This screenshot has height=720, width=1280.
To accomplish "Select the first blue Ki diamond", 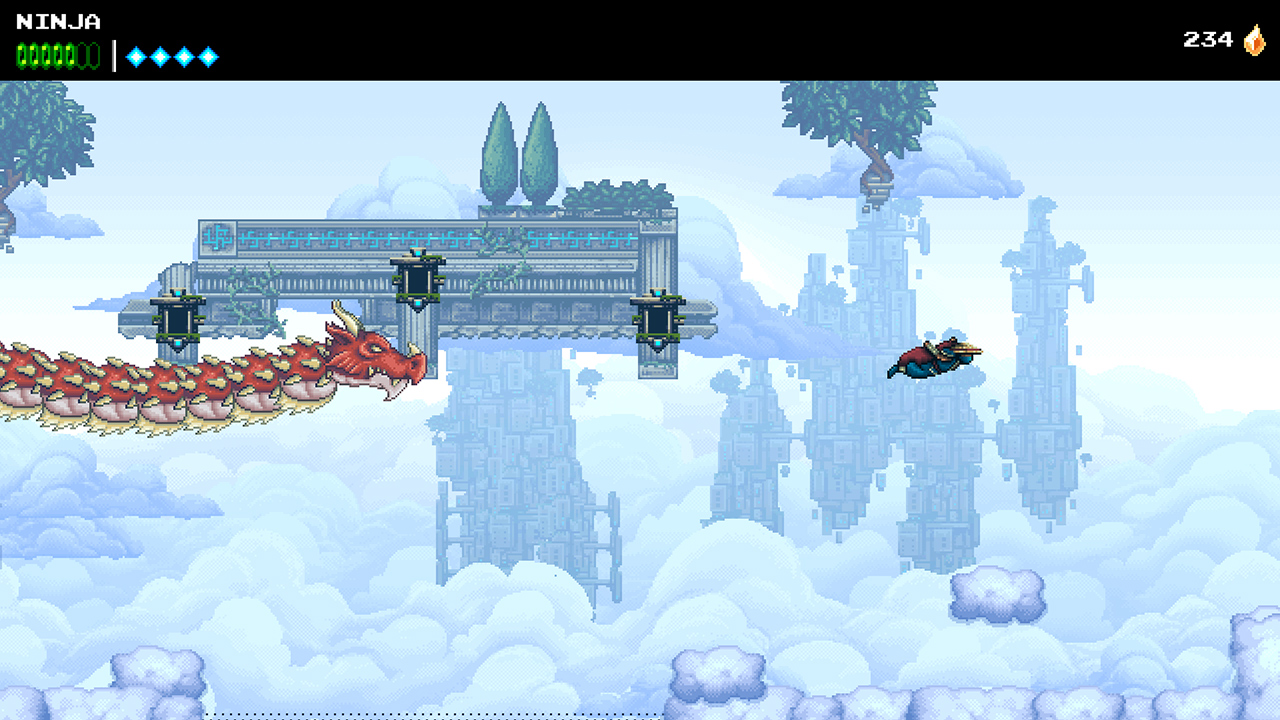I will pyautogui.click(x=135, y=56).
